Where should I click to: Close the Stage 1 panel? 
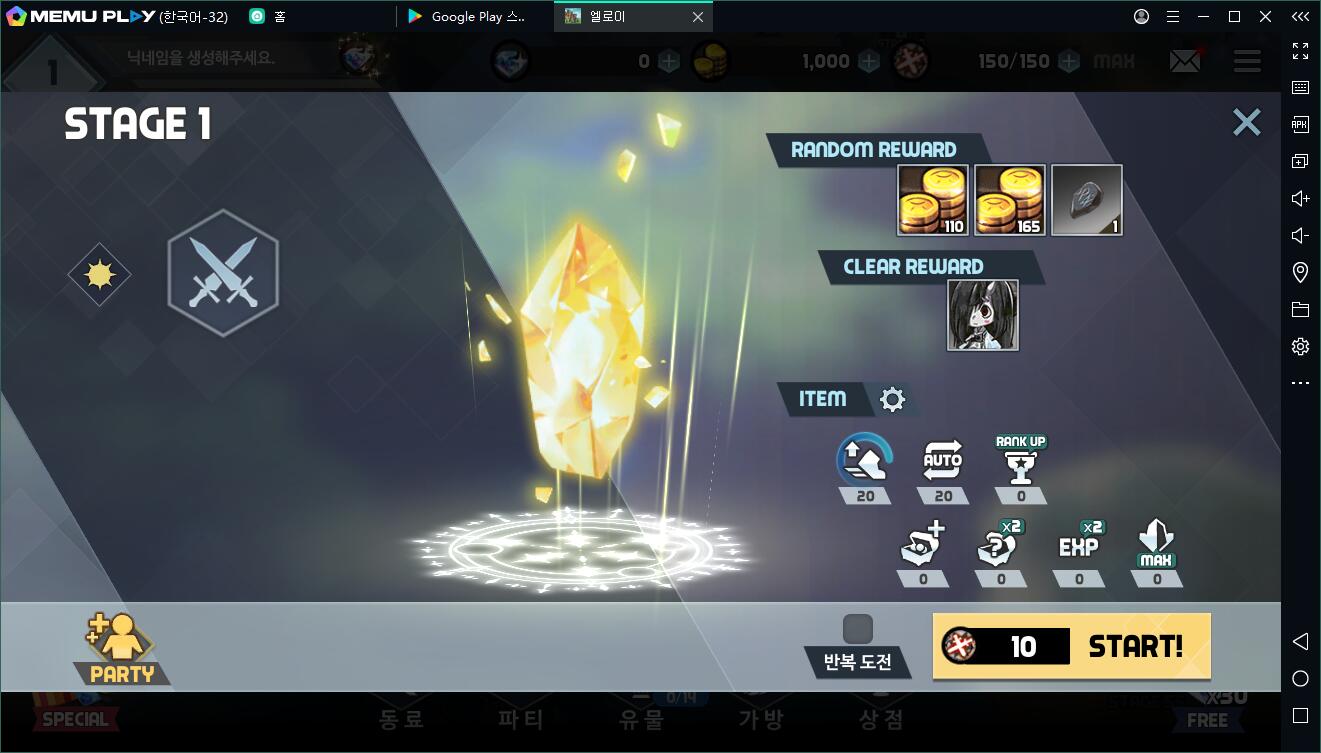1246,122
